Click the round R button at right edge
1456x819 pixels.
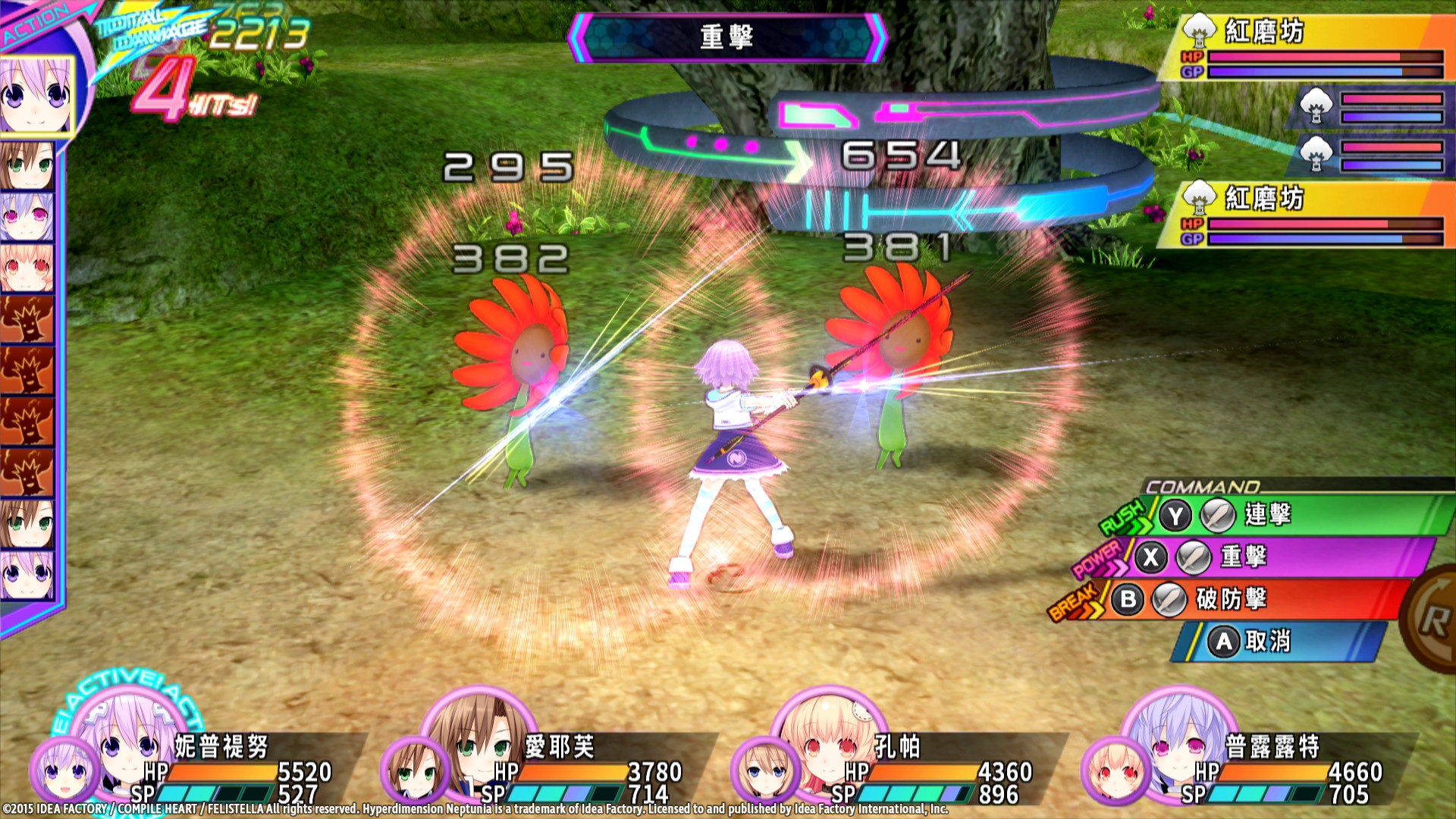tap(1433, 619)
